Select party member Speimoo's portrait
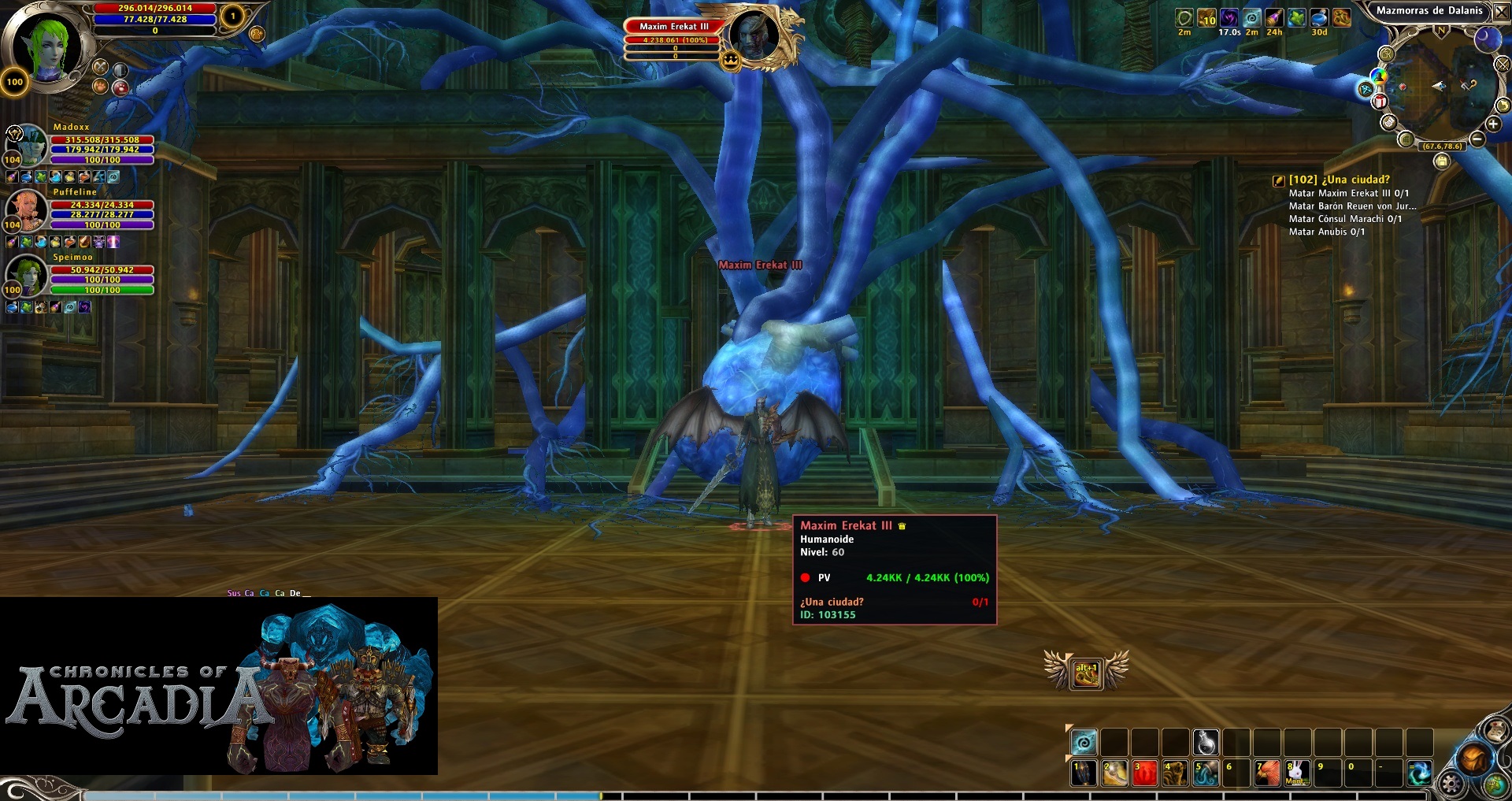Image resolution: width=1512 pixels, height=801 pixels. pyautogui.click(x=28, y=274)
